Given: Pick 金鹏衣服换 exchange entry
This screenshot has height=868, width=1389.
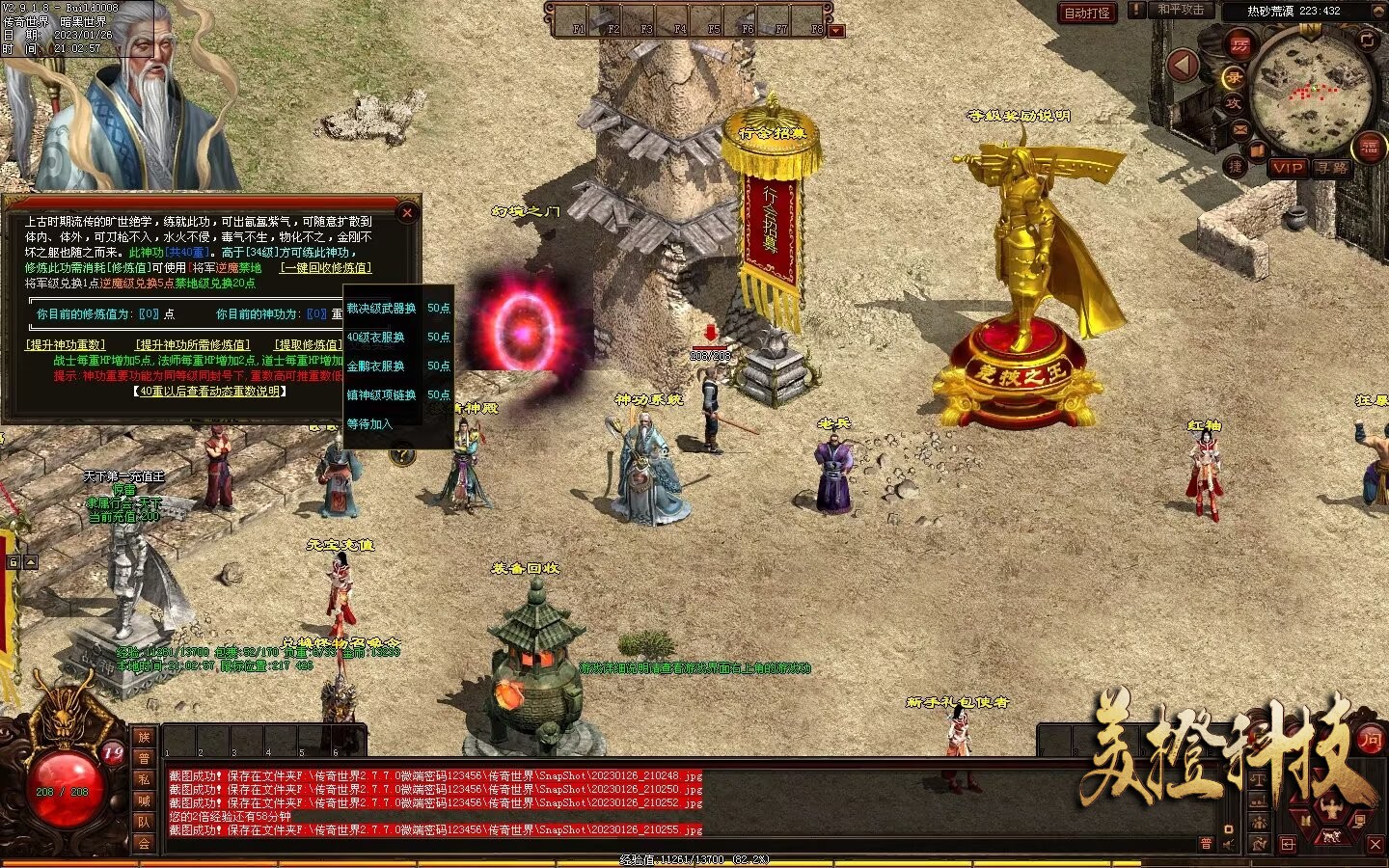Looking at the screenshot, I should point(376,366).
